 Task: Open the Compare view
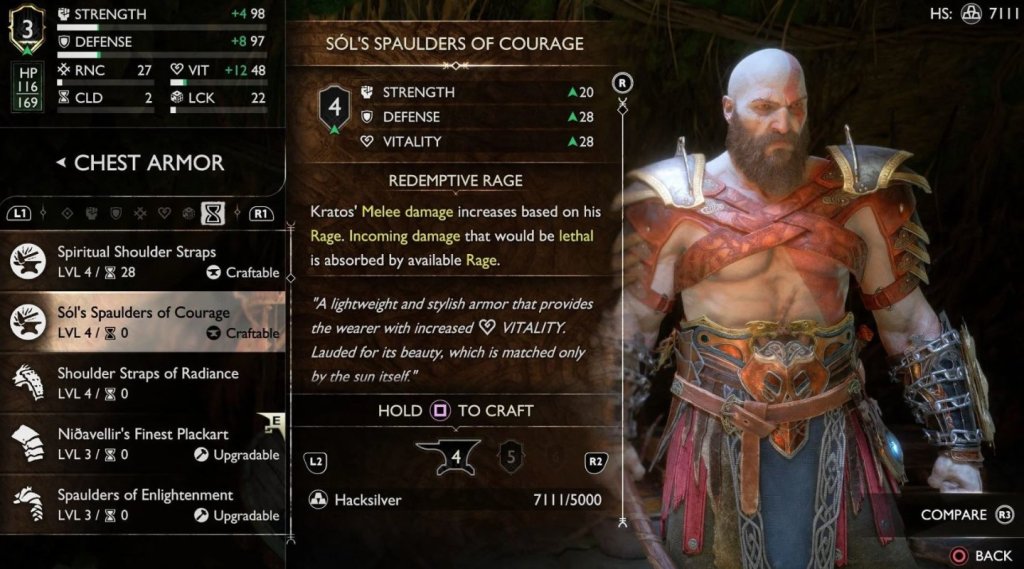[967, 515]
